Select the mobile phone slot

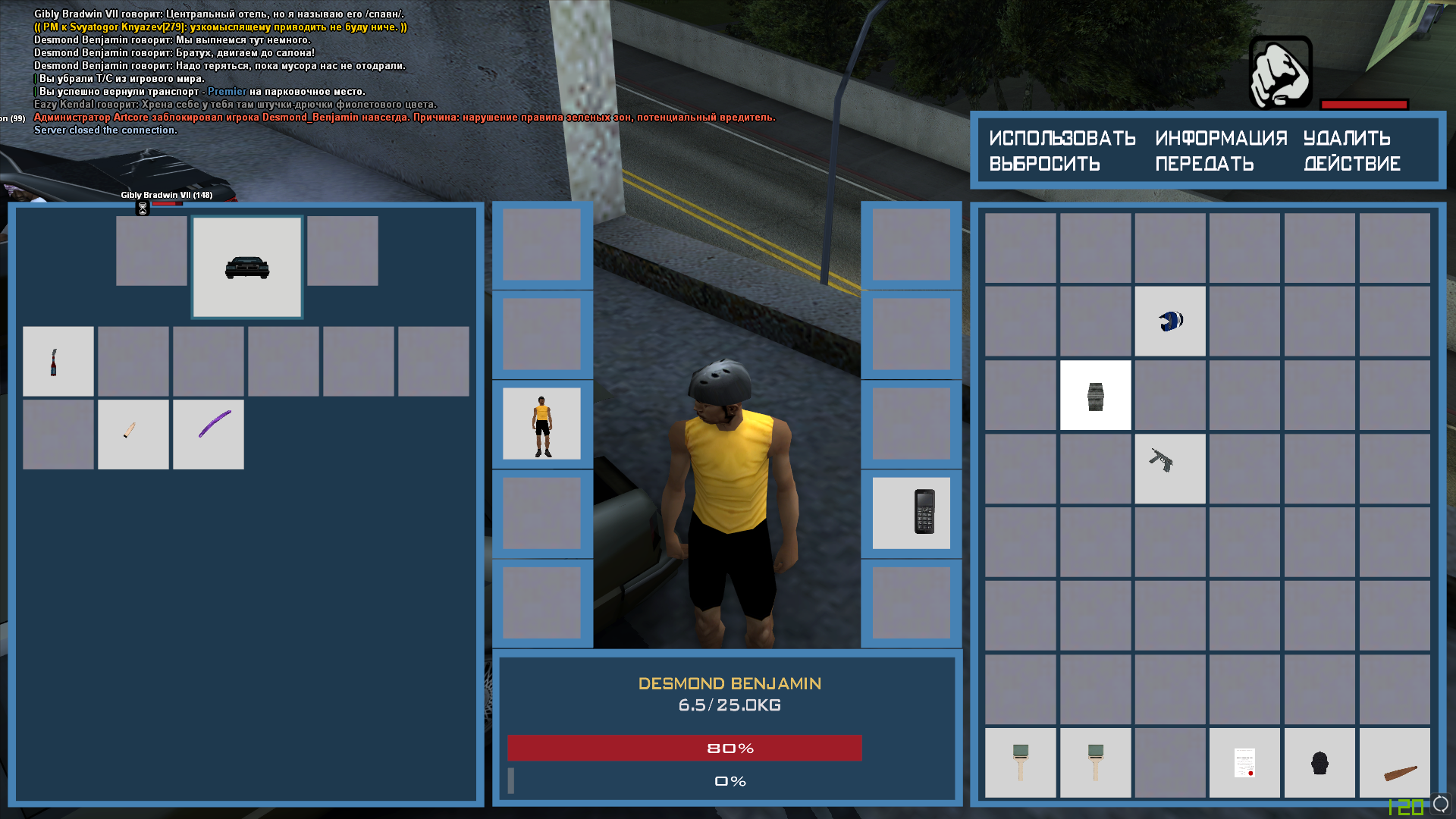click(911, 513)
